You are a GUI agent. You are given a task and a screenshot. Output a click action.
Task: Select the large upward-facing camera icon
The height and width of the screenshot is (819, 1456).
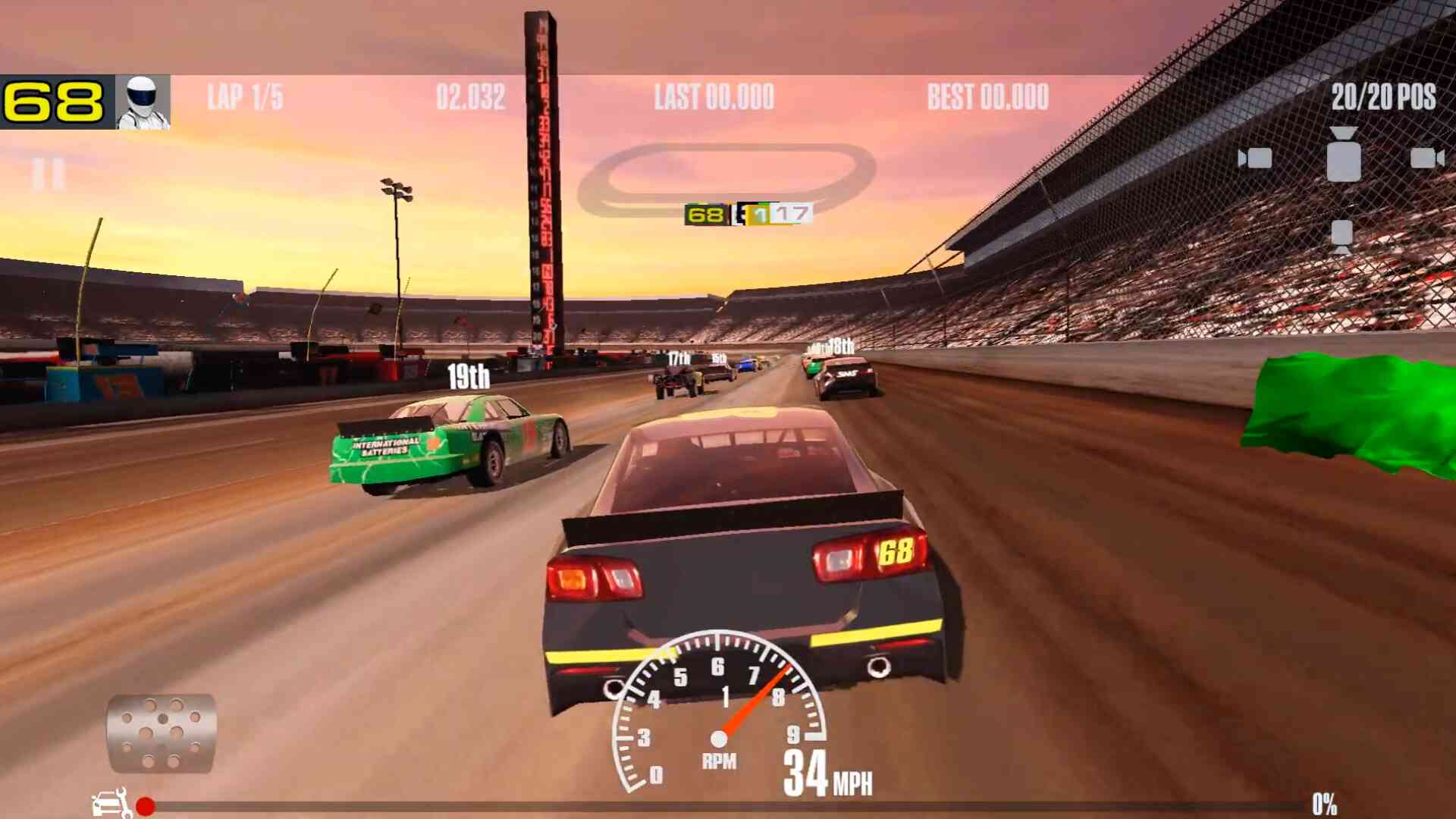pyautogui.click(x=1343, y=155)
